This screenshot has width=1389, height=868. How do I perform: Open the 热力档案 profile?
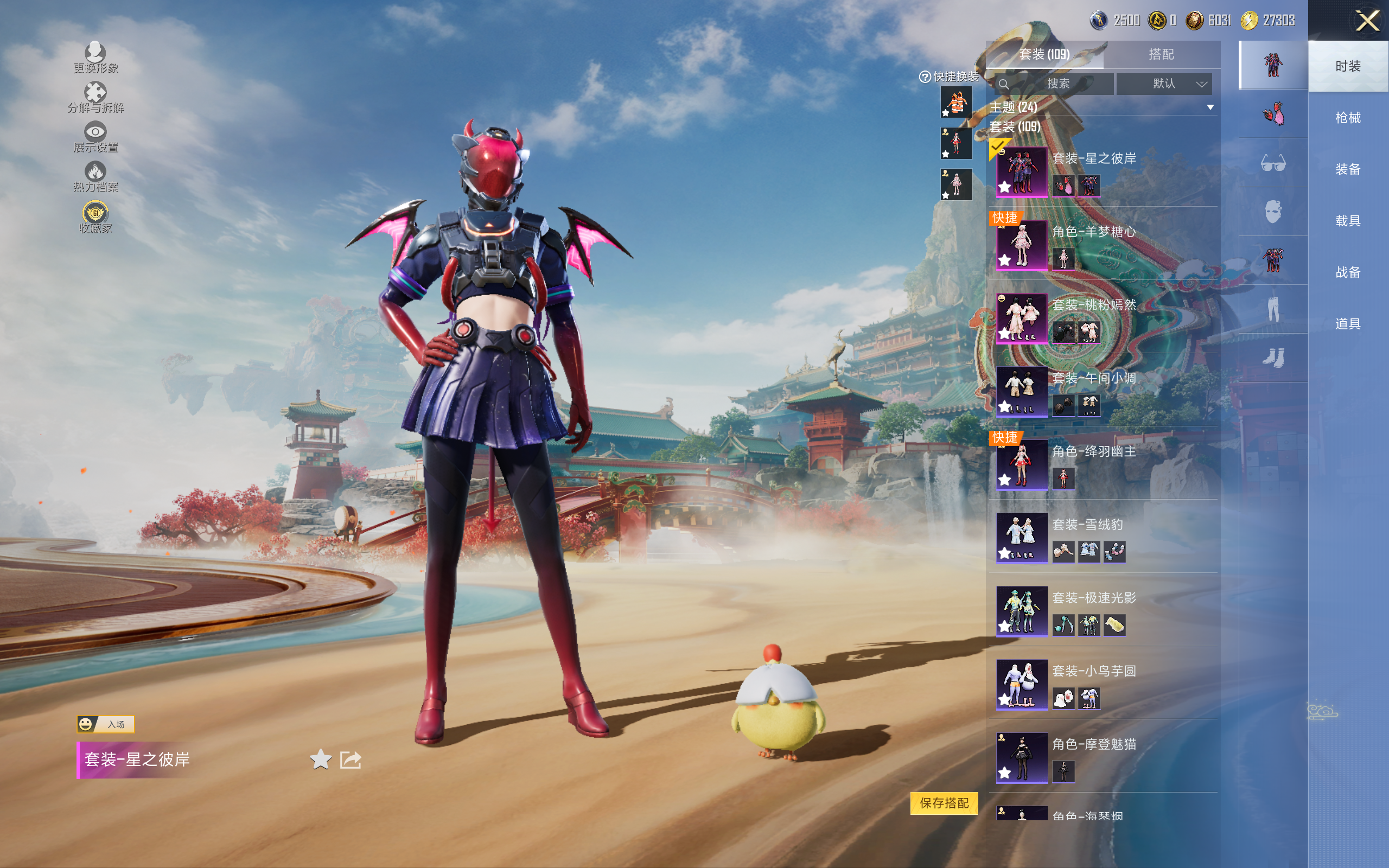point(95,176)
